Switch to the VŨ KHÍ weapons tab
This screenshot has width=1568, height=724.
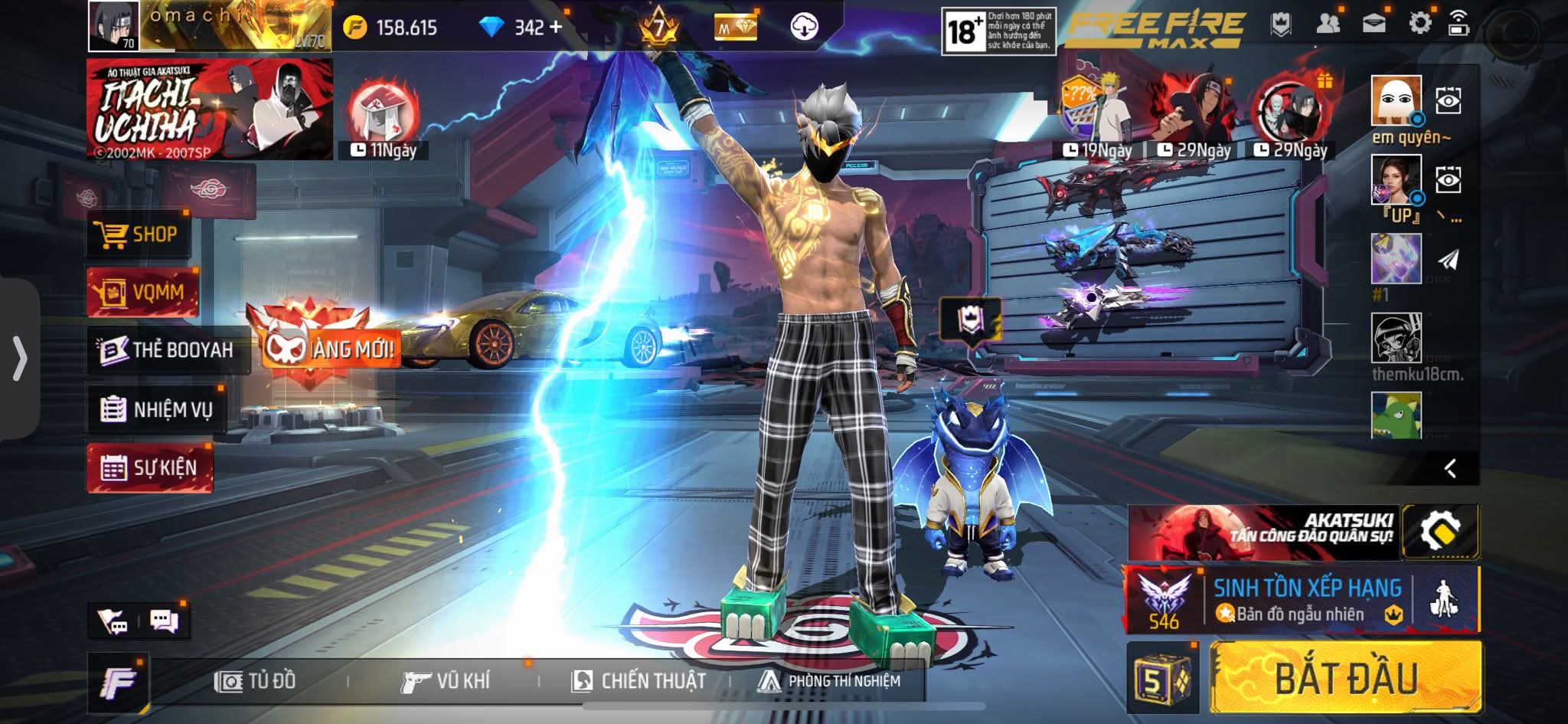pyautogui.click(x=445, y=680)
